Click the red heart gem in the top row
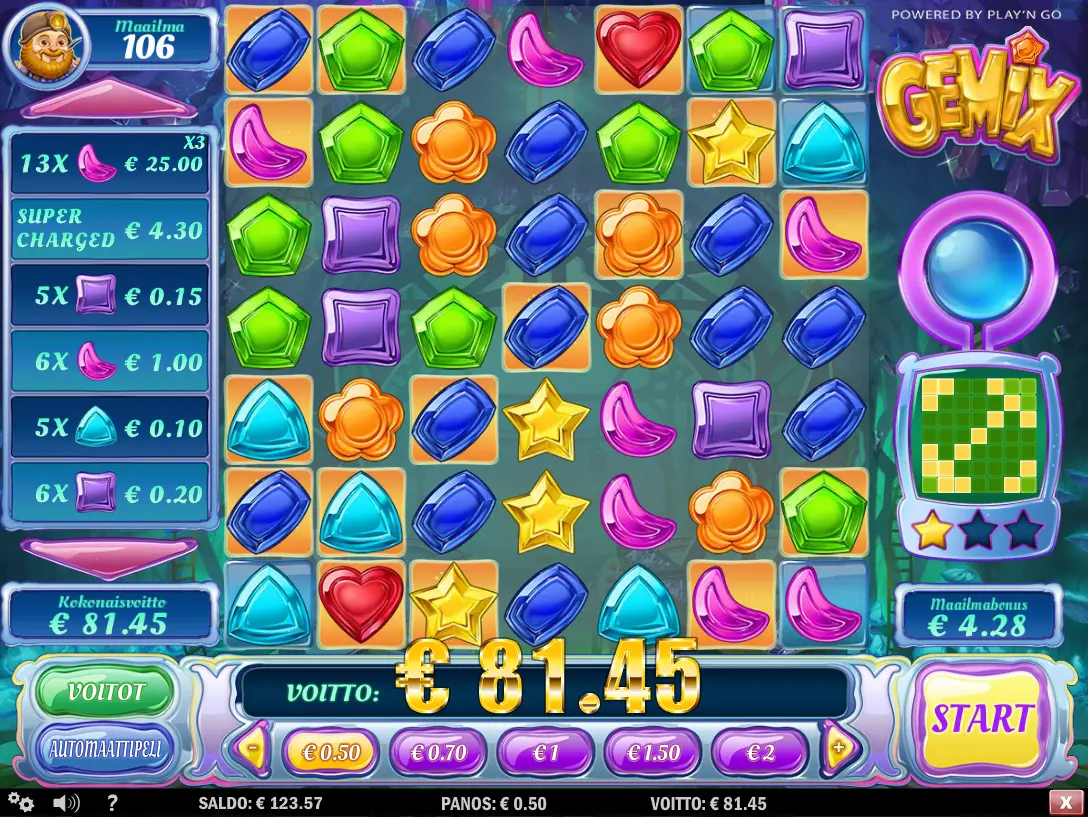Image resolution: width=1088 pixels, height=817 pixels. [x=639, y=49]
